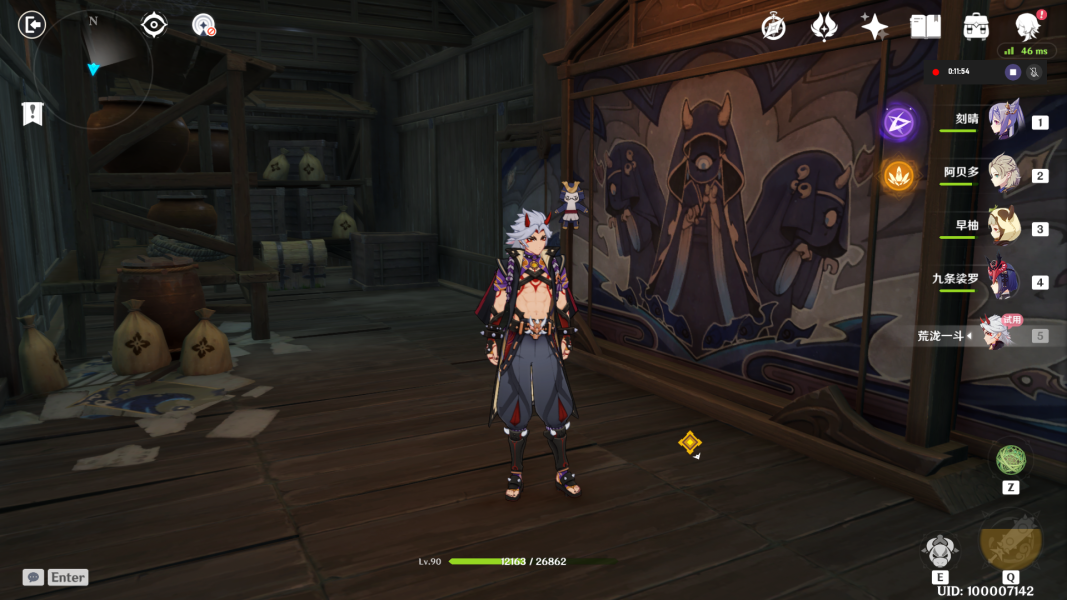Open the winged Wish icon
This screenshot has width=1067, height=600.
pyautogui.click(x=824, y=27)
